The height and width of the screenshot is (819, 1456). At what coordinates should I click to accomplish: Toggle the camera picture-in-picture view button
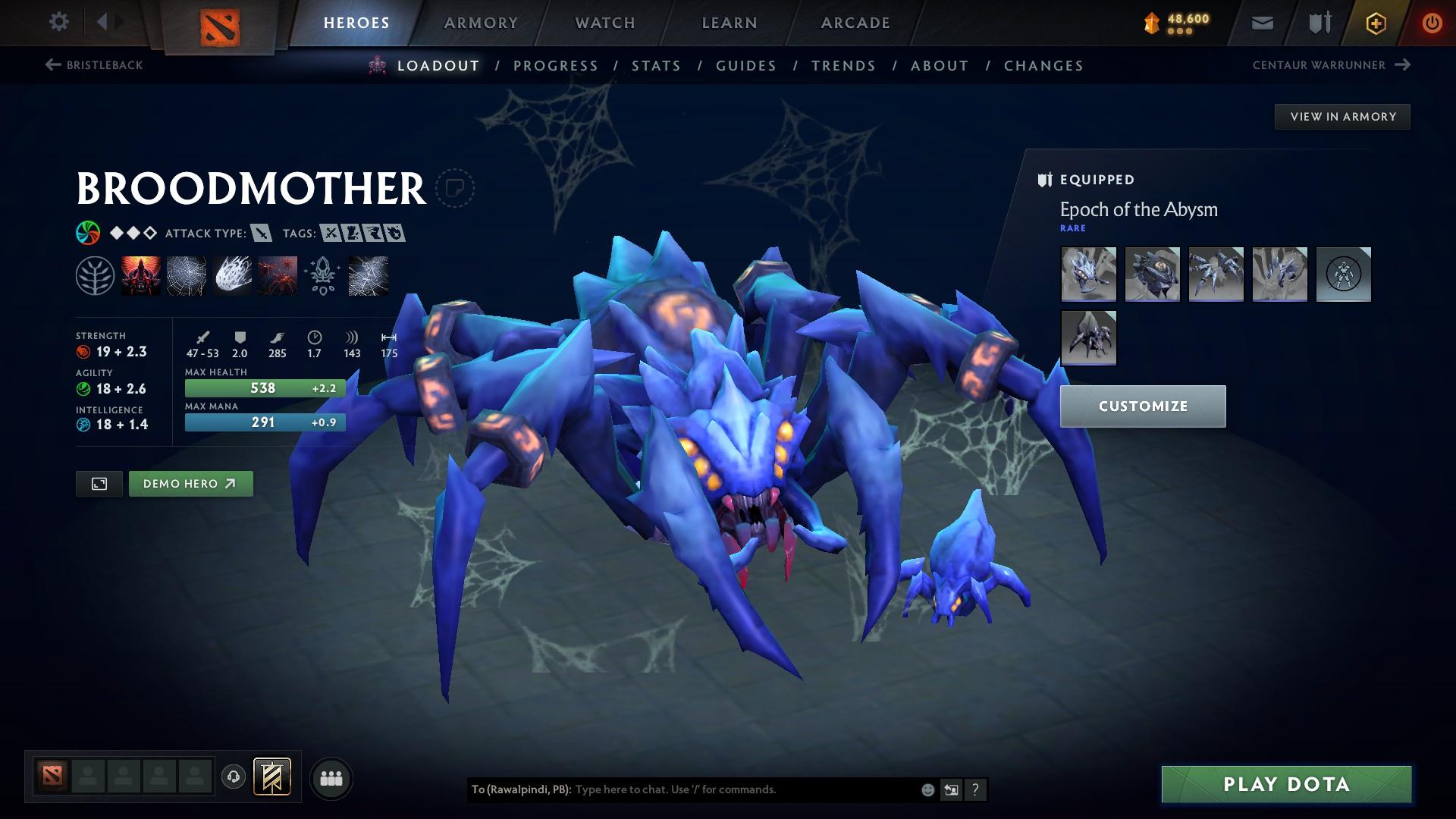click(x=100, y=483)
